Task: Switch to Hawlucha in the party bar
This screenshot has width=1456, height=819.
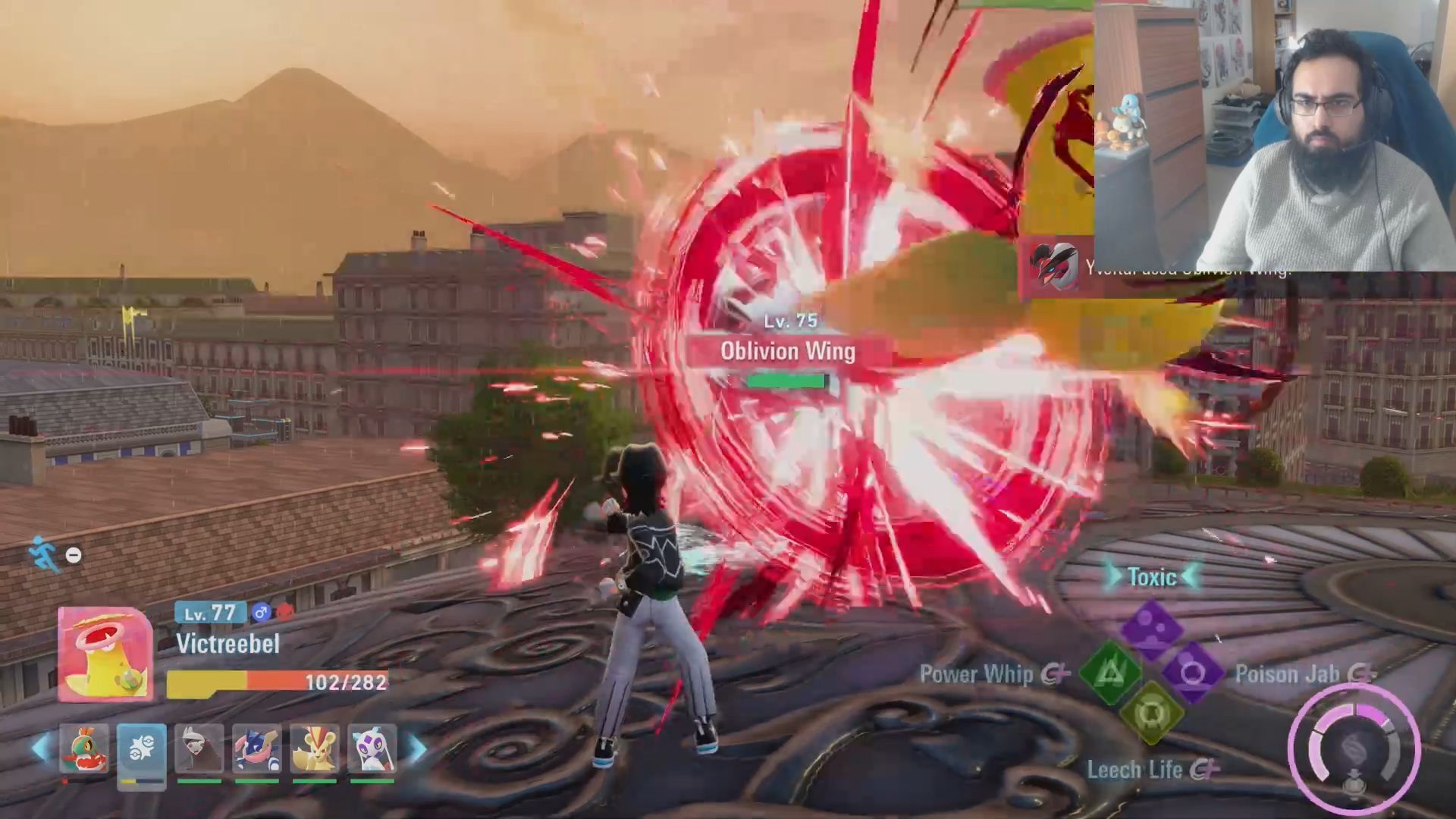Action: 83,749
